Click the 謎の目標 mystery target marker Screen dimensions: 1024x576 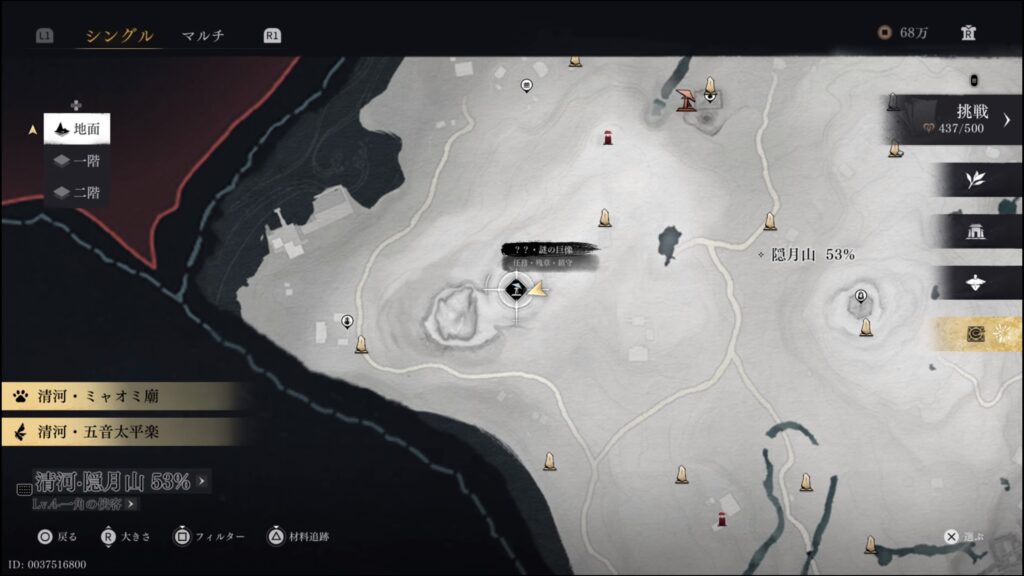(515, 290)
